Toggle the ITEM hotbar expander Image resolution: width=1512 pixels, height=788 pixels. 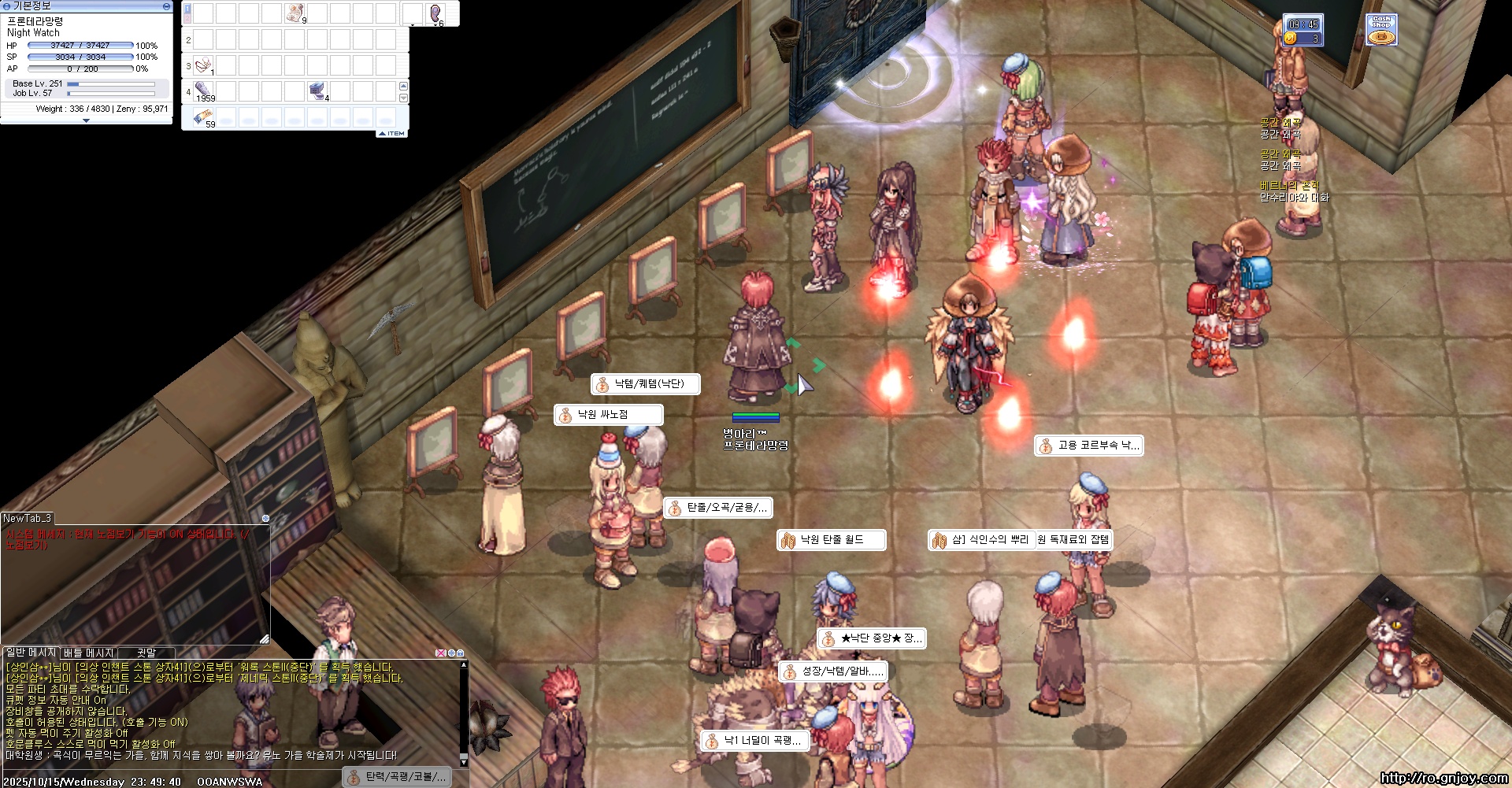[x=392, y=133]
